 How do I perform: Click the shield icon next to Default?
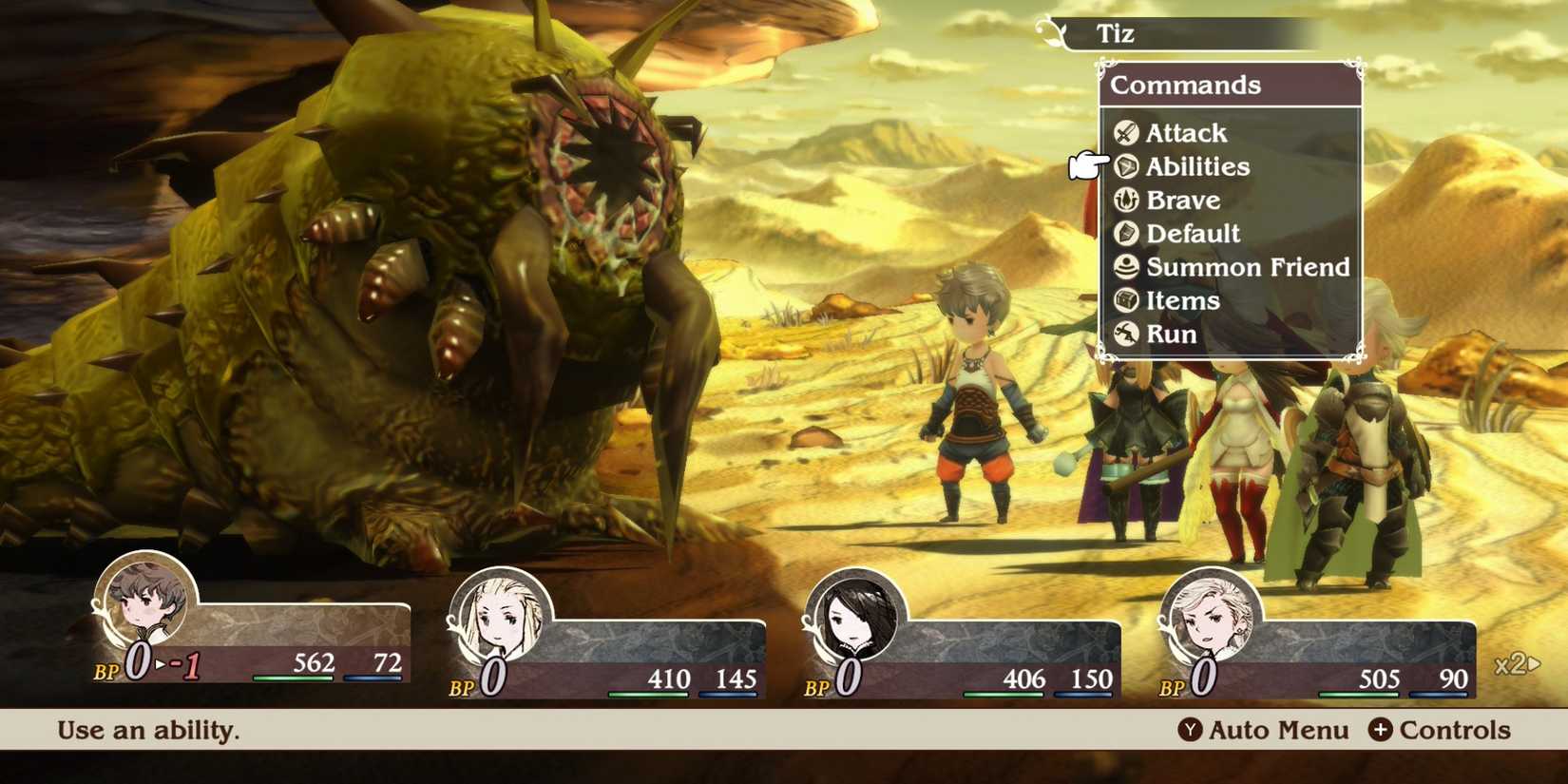(x=1127, y=234)
